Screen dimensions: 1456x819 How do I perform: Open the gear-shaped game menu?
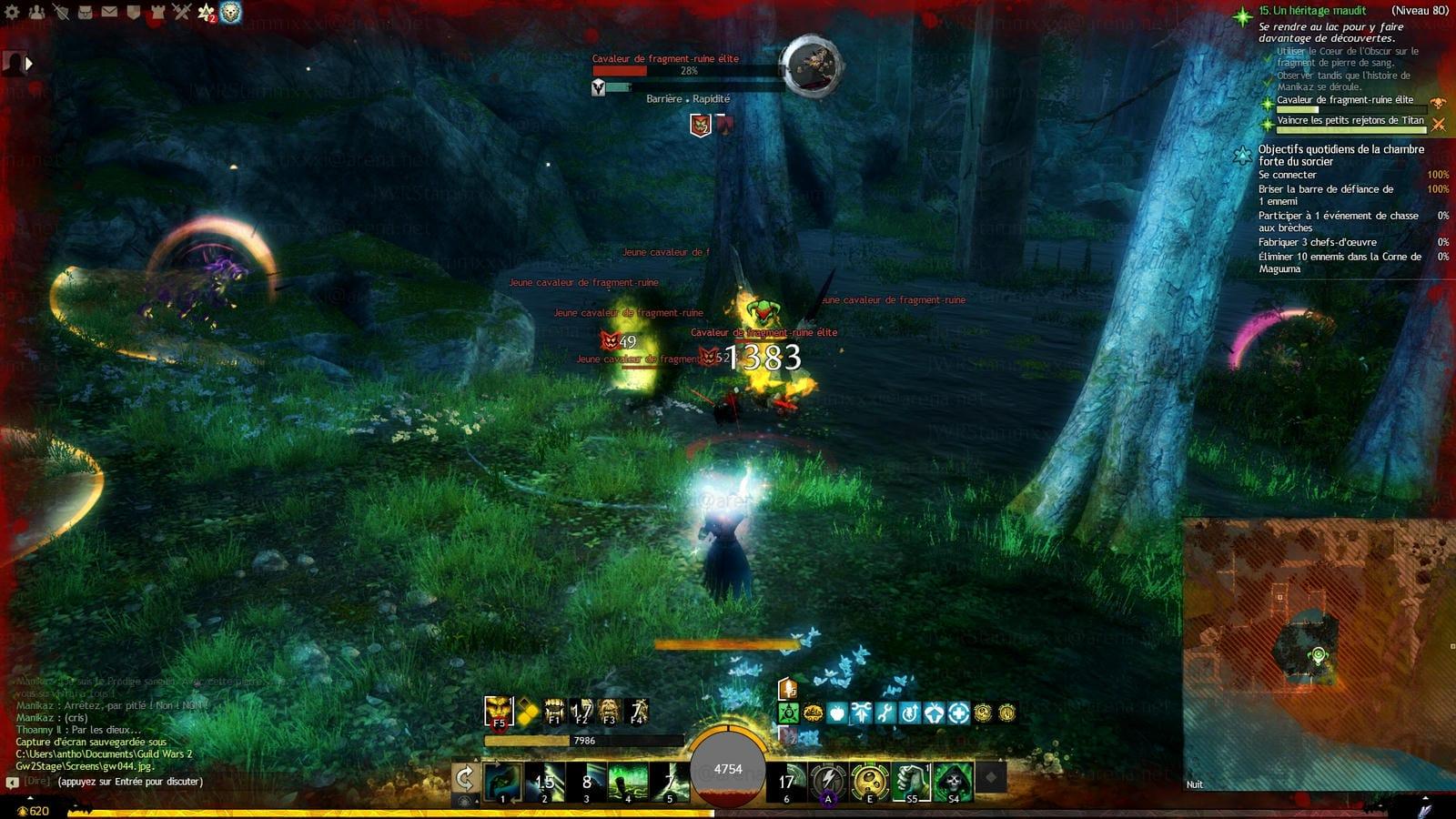point(13,12)
